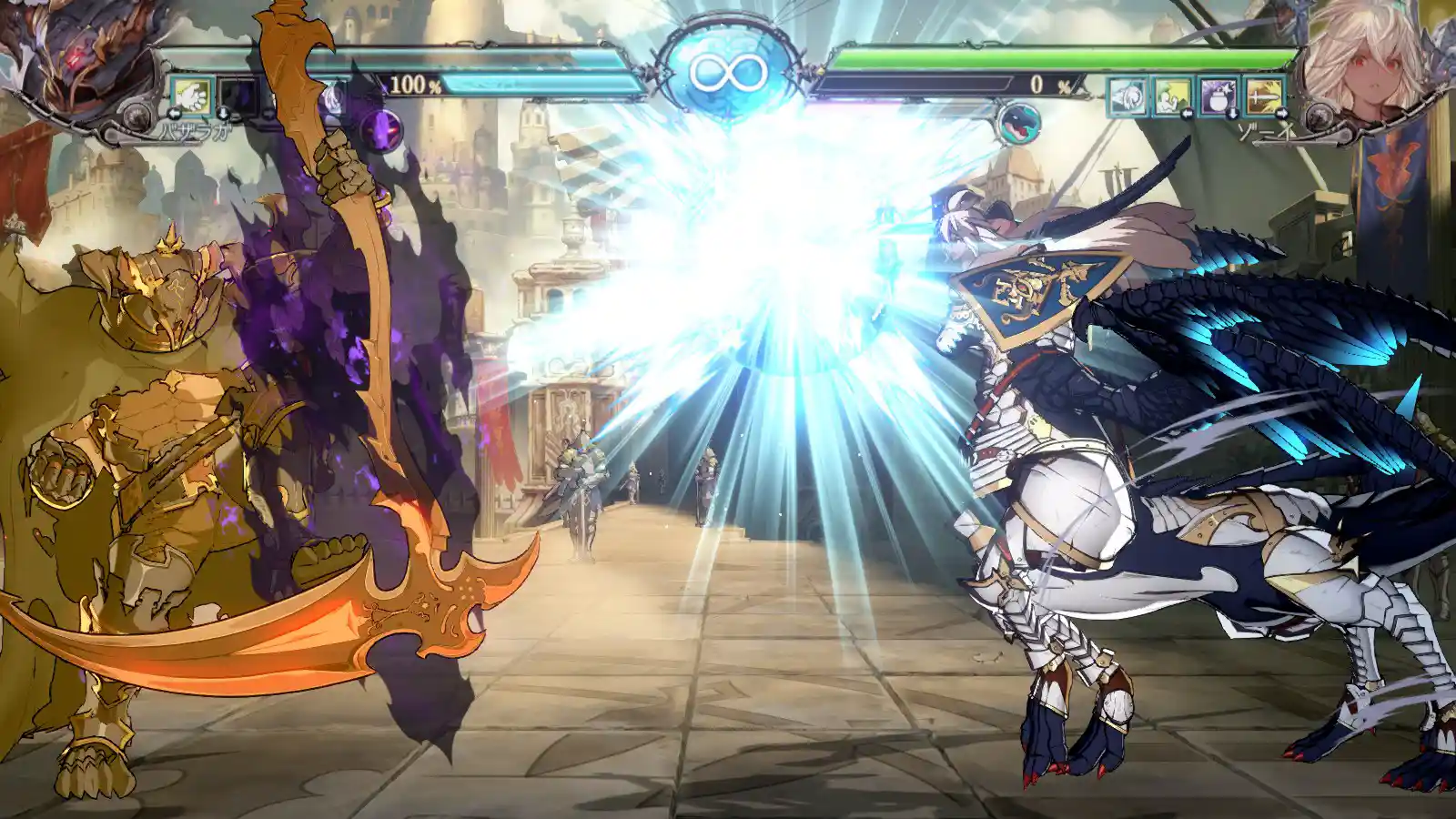The image size is (1456, 819).
Task: Activate Zooey's white swirl skill icon
Action: (1127, 96)
